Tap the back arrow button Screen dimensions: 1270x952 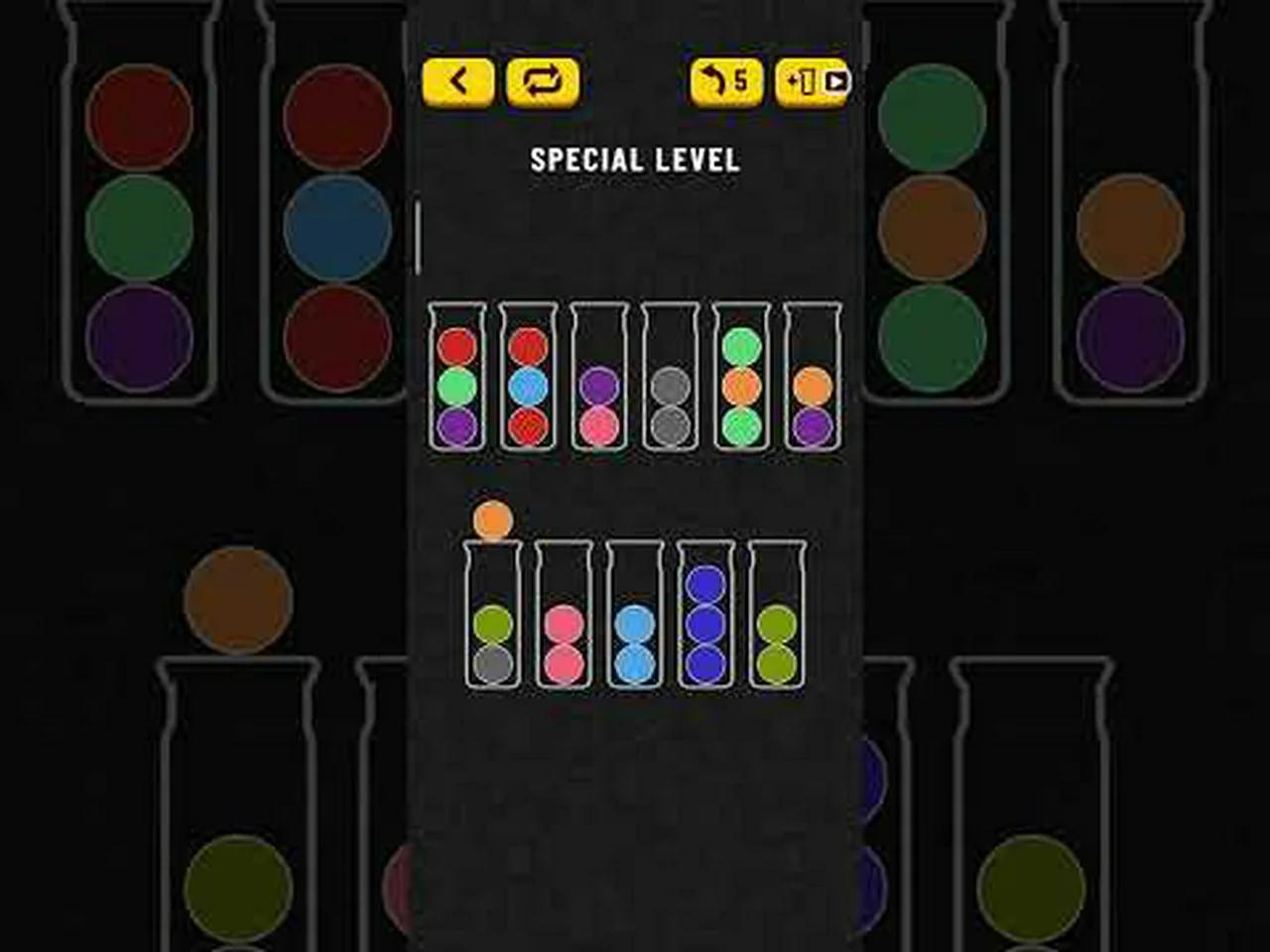456,81
